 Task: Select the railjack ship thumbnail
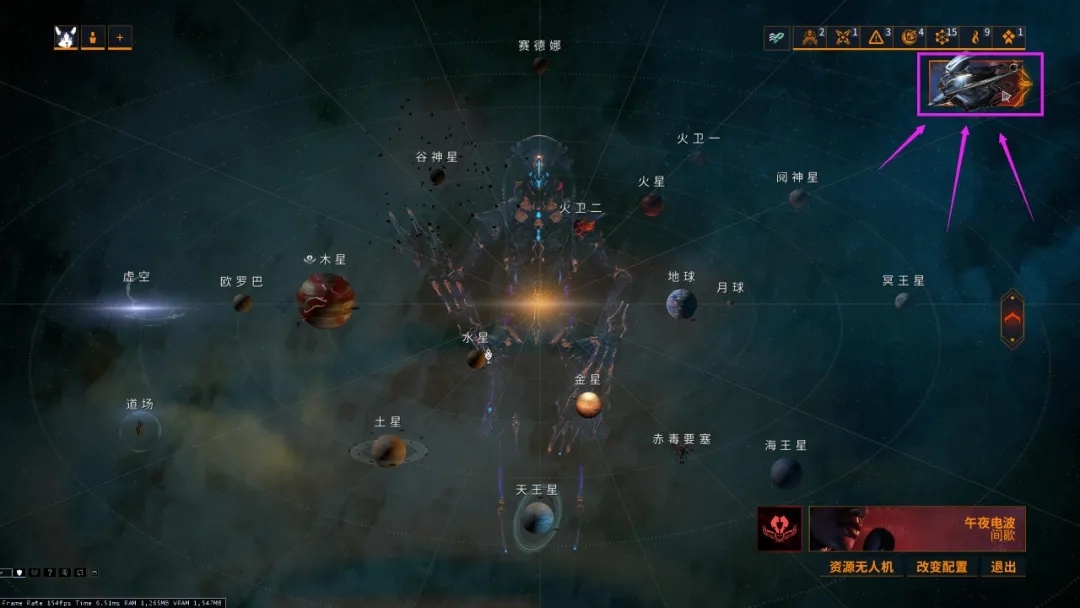(980, 84)
